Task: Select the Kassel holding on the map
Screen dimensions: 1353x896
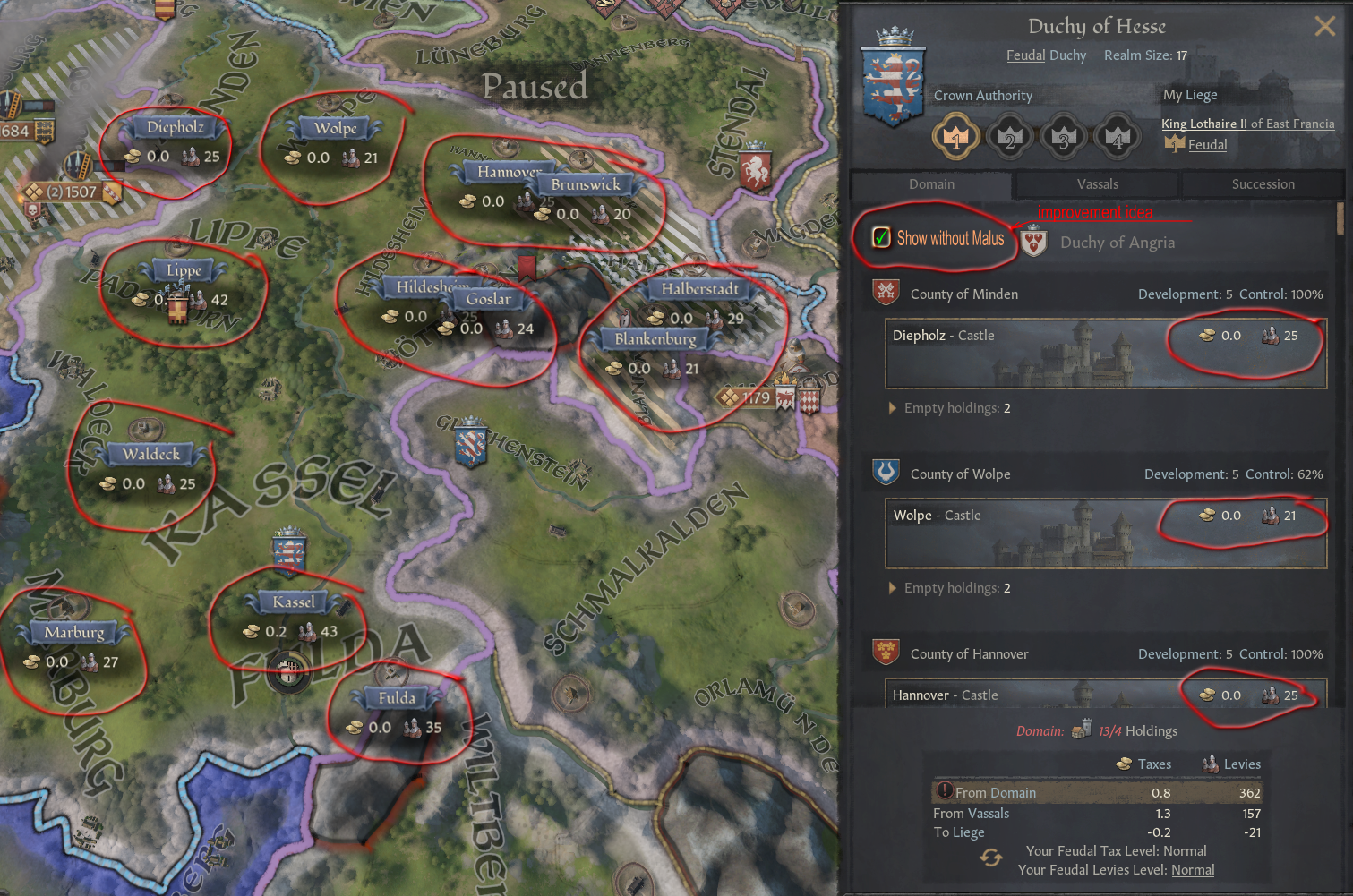Action: [292, 602]
